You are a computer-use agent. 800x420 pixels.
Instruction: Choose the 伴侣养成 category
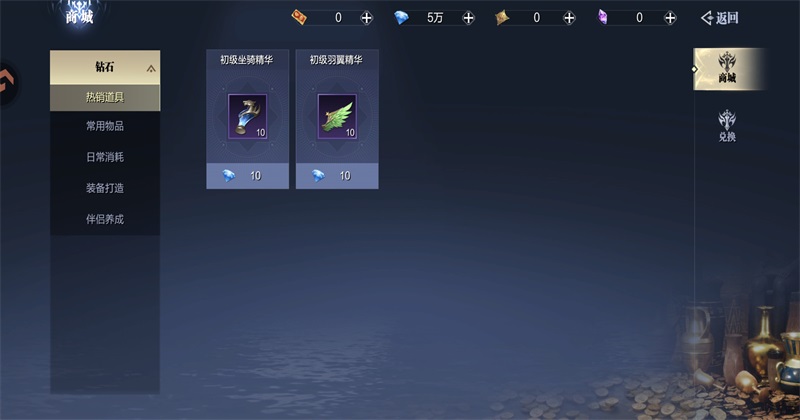[x=105, y=219]
